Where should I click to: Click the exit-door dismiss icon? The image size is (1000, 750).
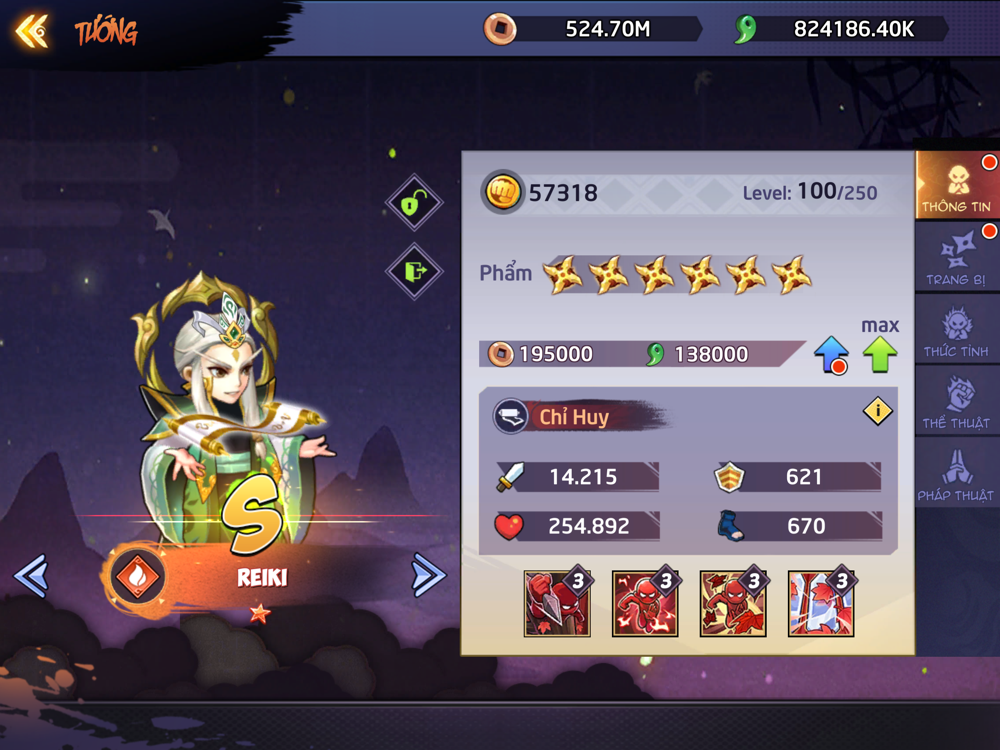pyautogui.click(x=414, y=270)
